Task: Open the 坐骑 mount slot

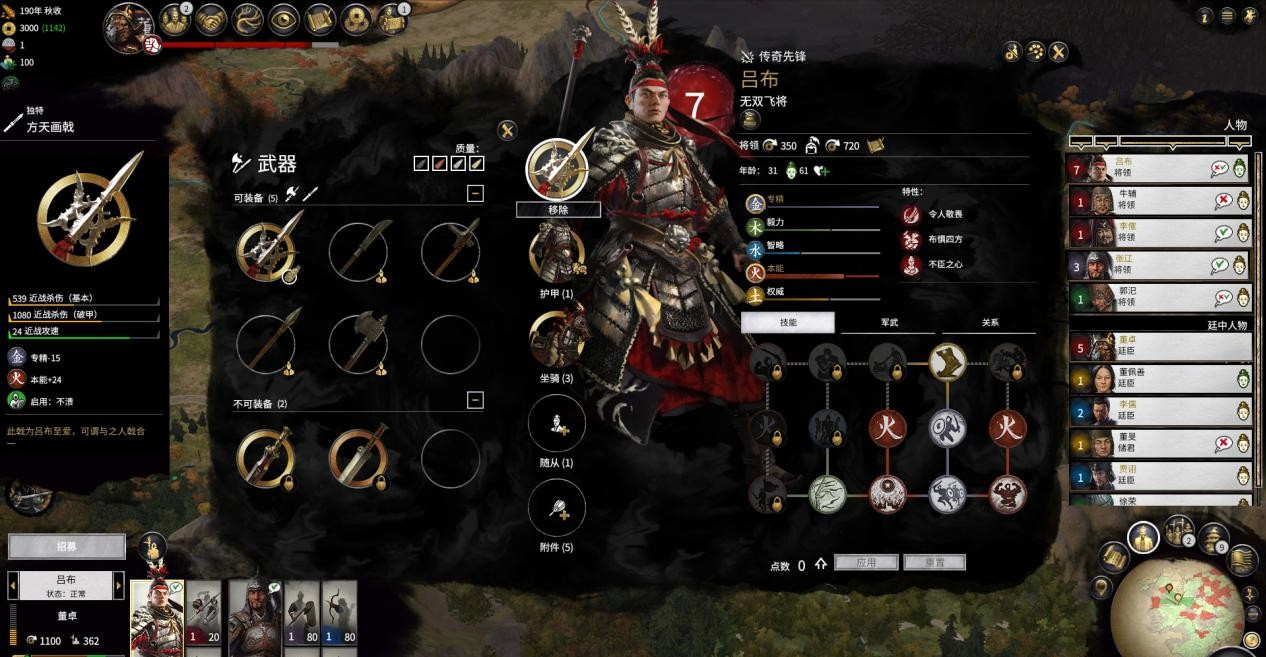Action: coord(557,339)
